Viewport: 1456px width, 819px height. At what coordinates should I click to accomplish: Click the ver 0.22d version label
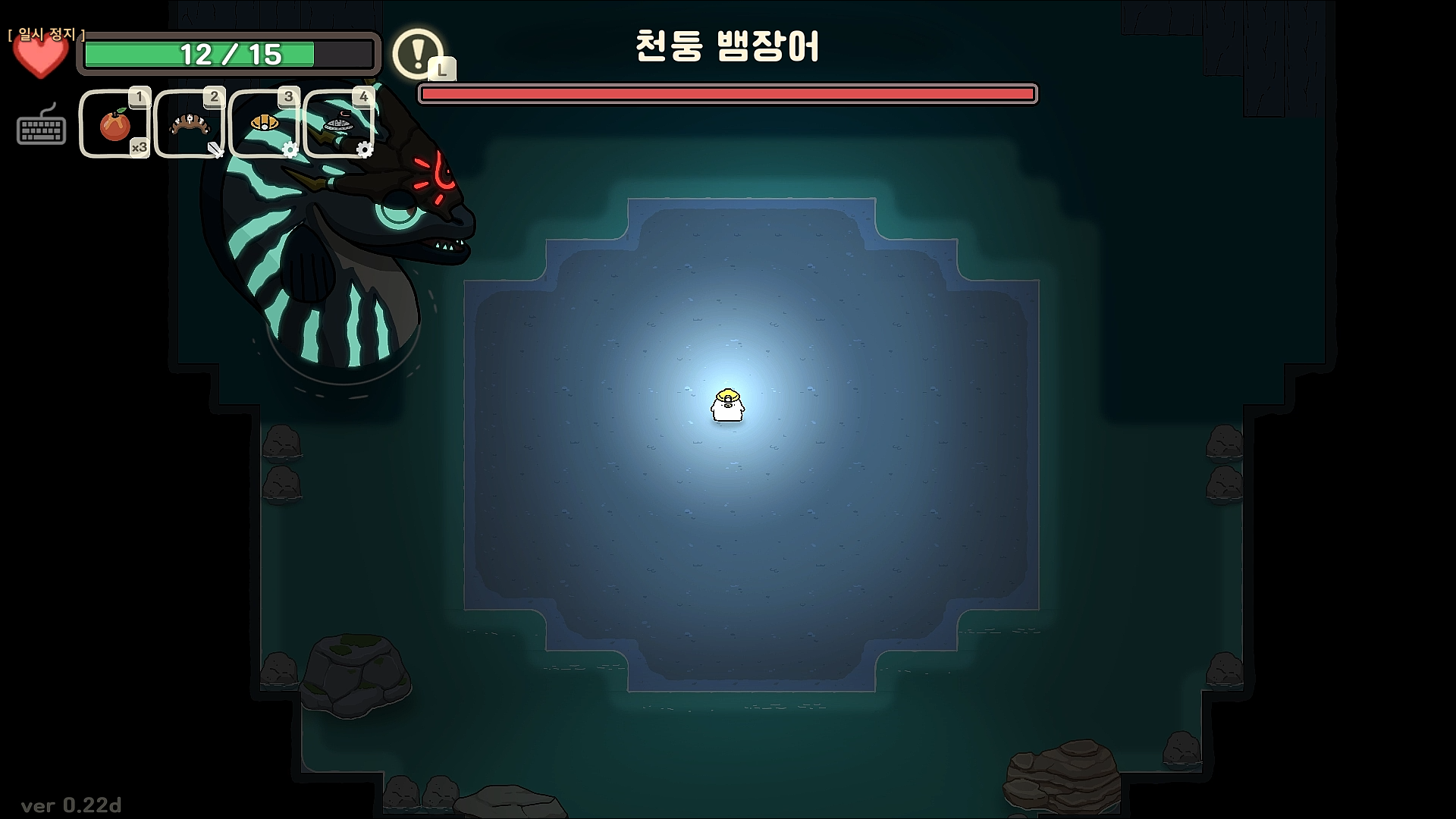(x=72, y=806)
